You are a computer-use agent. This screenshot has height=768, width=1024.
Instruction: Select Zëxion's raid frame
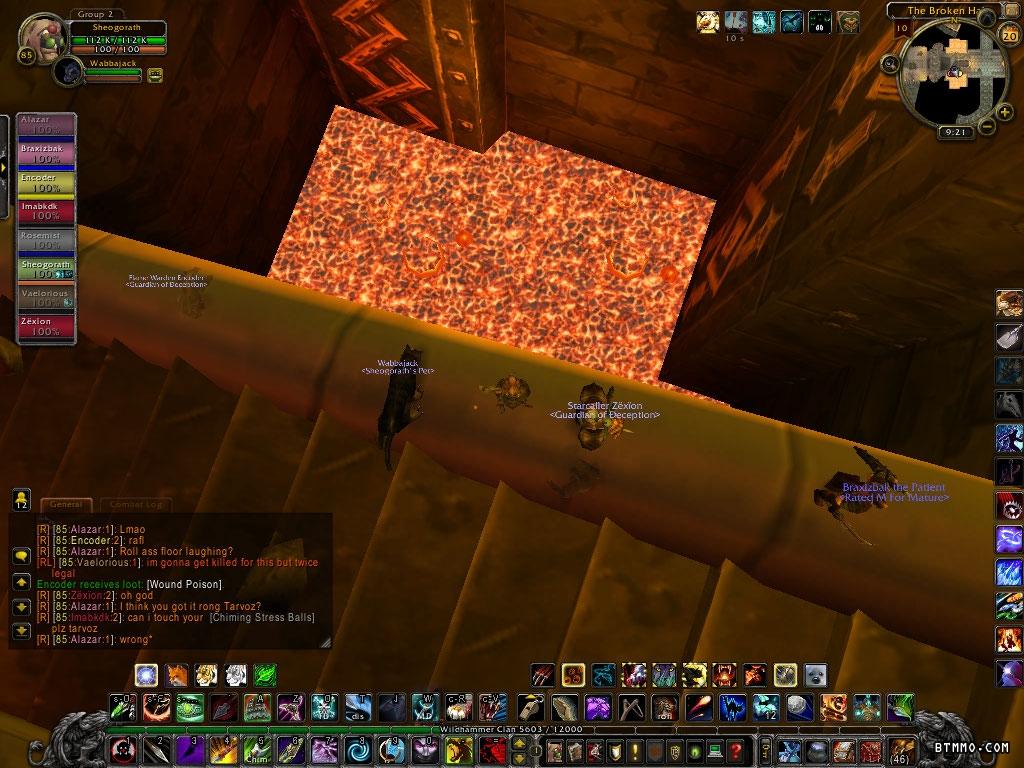[x=47, y=327]
